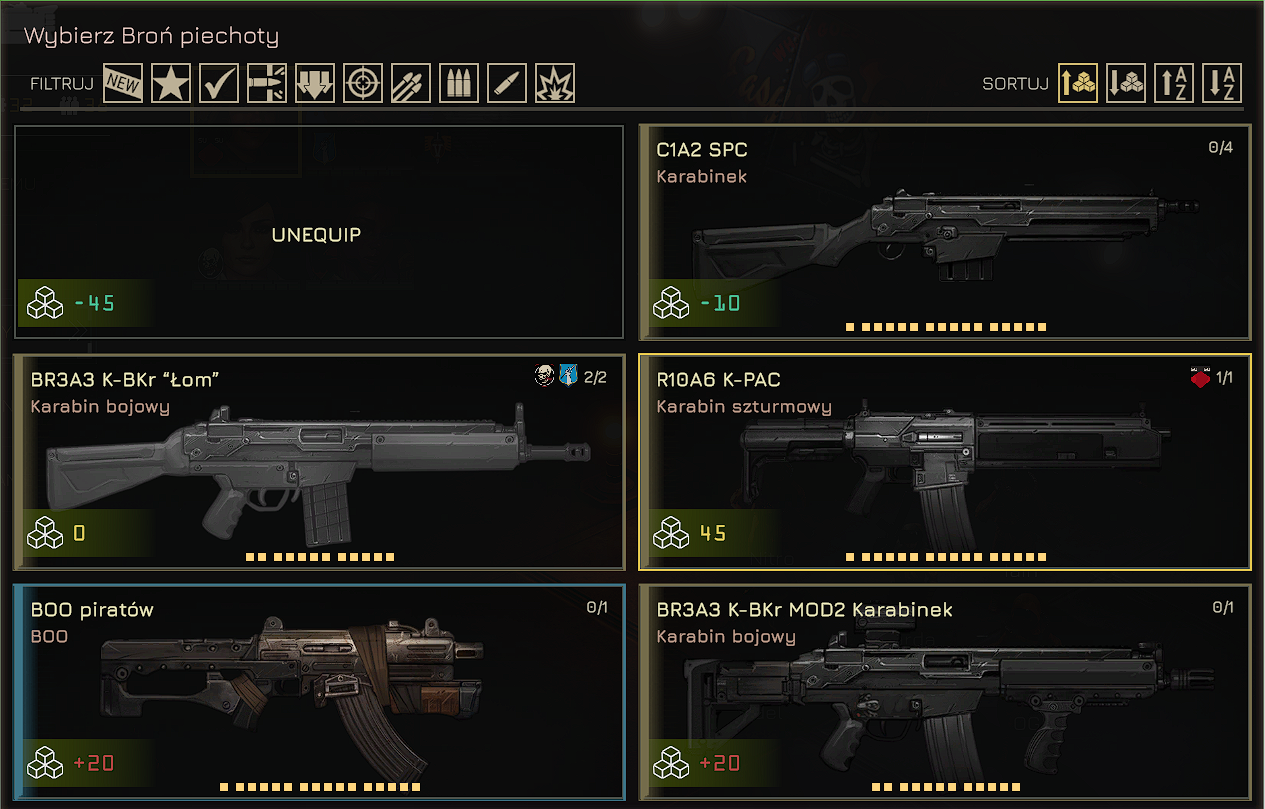Screen dimensions: 1265x809
Task: Choose the BOO piratów weapon
Action: coord(318,692)
